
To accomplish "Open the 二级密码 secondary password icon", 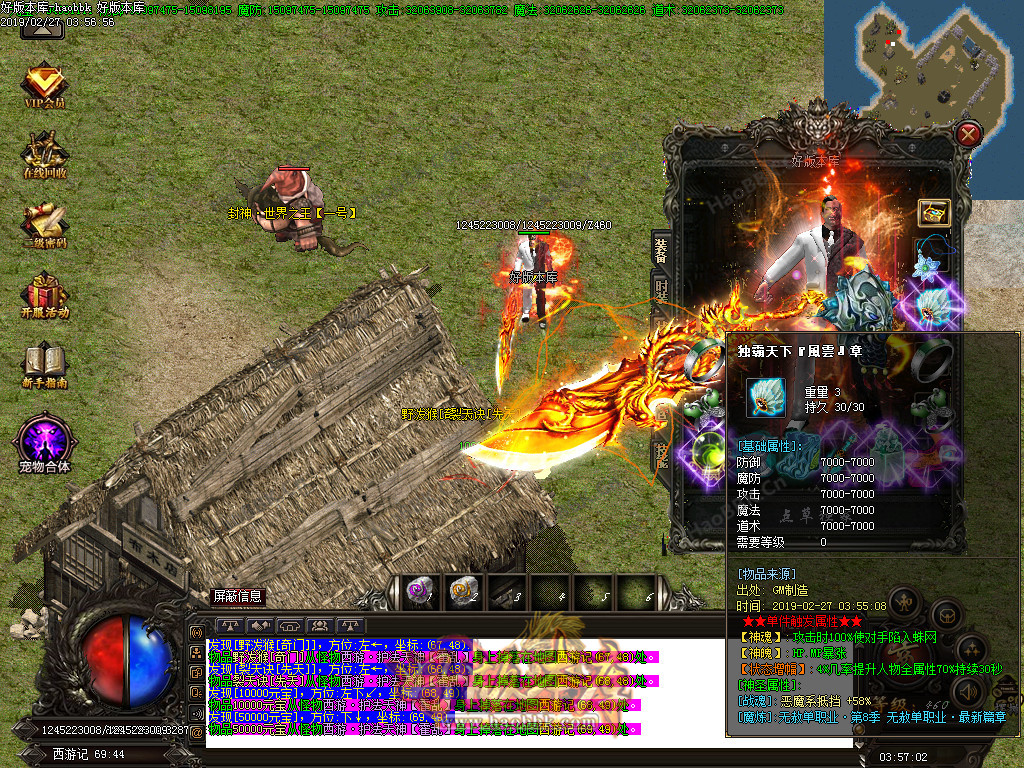I will pyautogui.click(x=45, y=224).
